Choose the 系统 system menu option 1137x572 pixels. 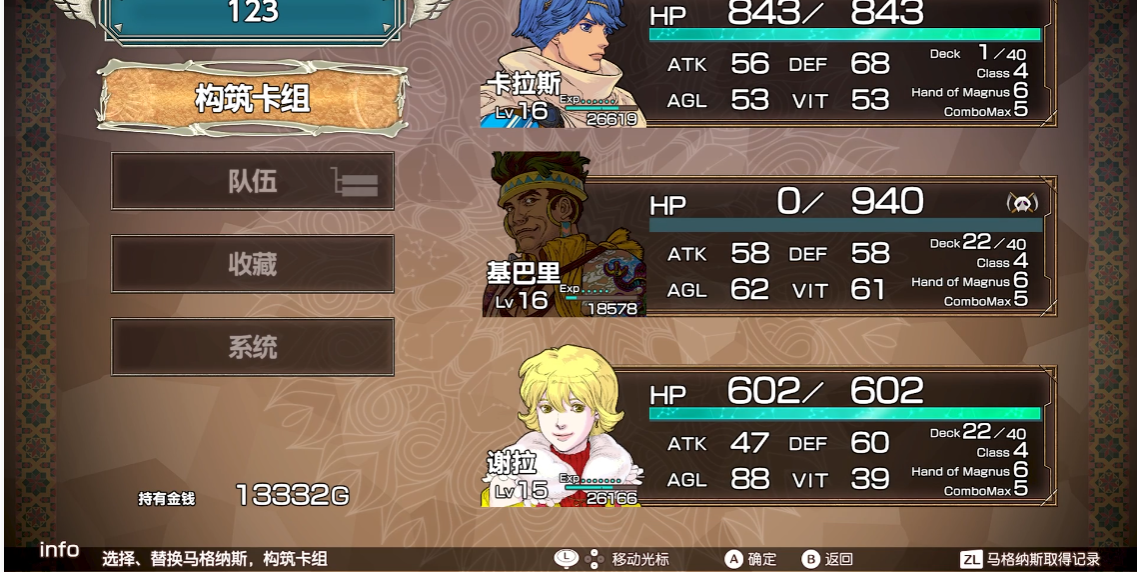(252, 348)
